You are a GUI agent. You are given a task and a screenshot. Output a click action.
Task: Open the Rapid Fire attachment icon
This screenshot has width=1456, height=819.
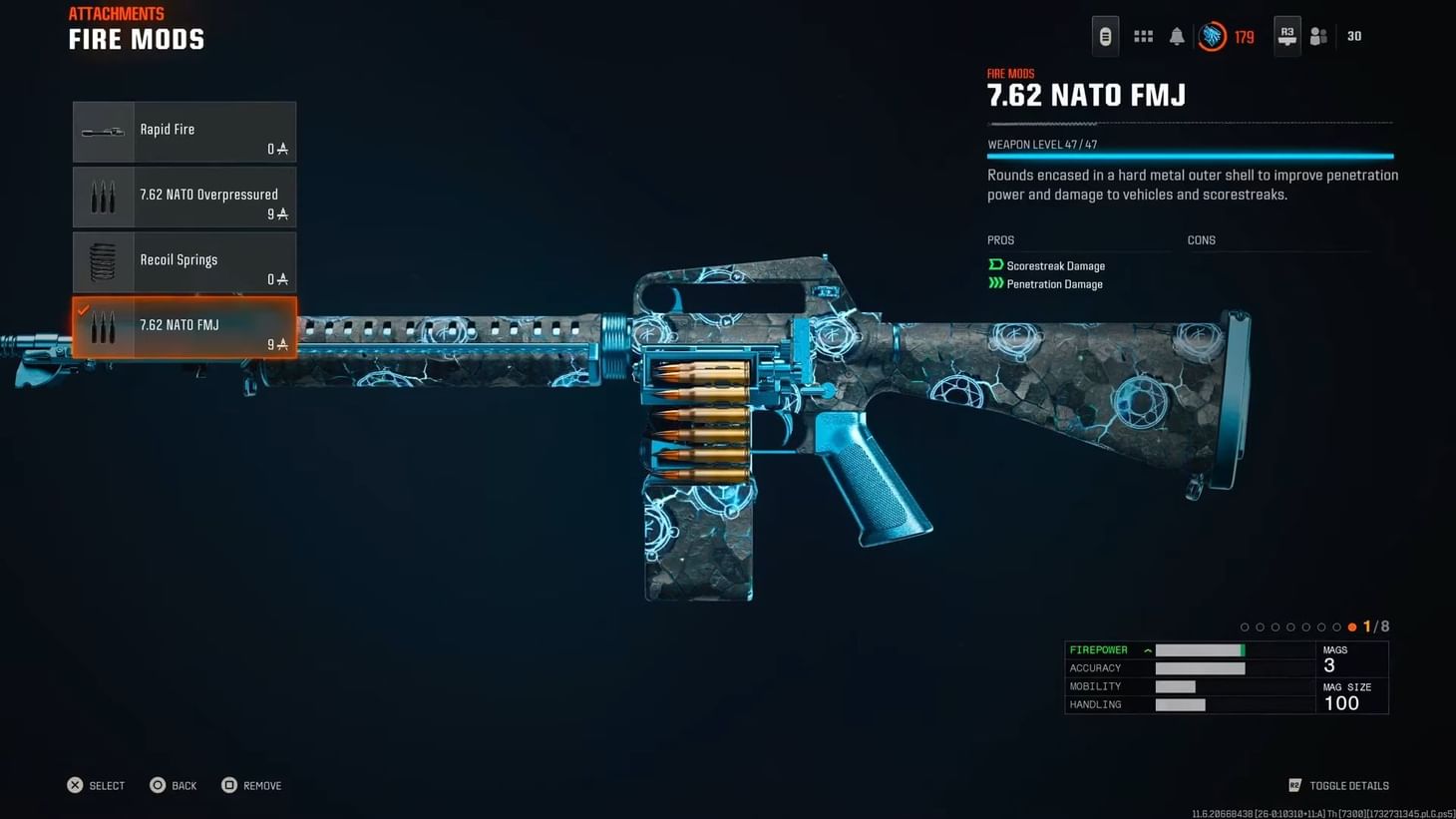(x=103, y=131)
